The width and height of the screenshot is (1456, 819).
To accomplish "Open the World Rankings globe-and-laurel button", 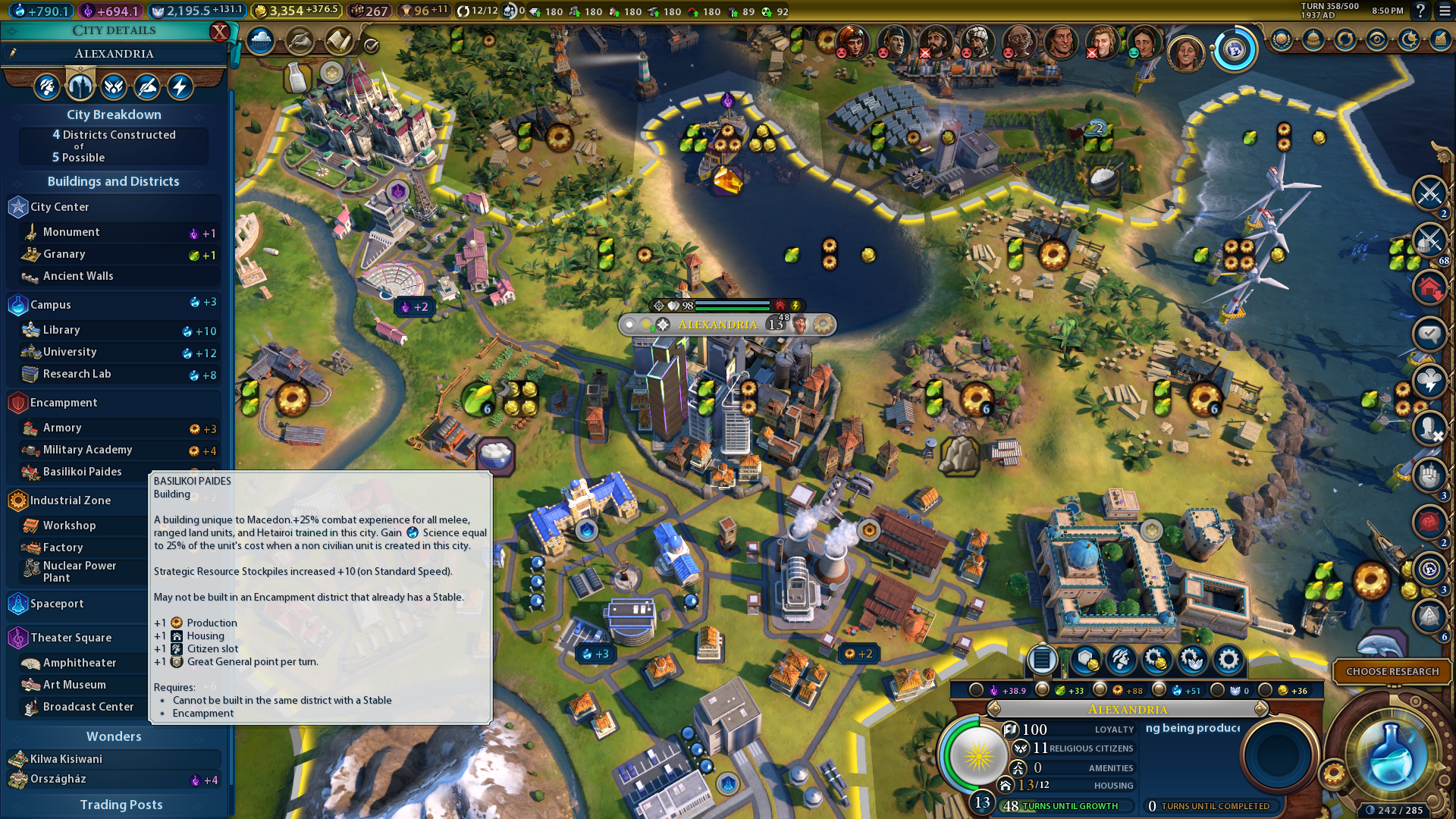I will (x=1281, y=39).
